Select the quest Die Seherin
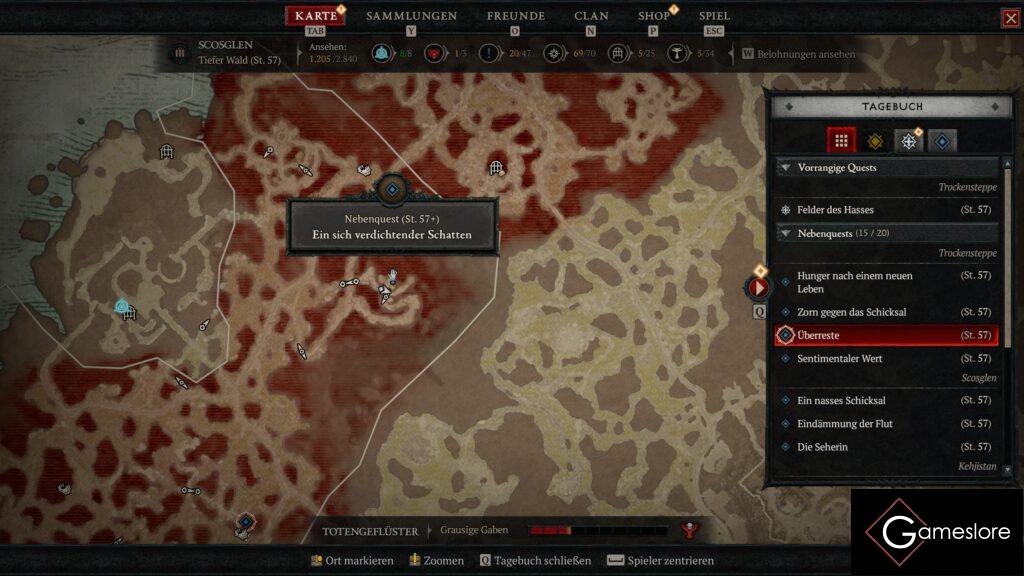 [x=822, y=446]
